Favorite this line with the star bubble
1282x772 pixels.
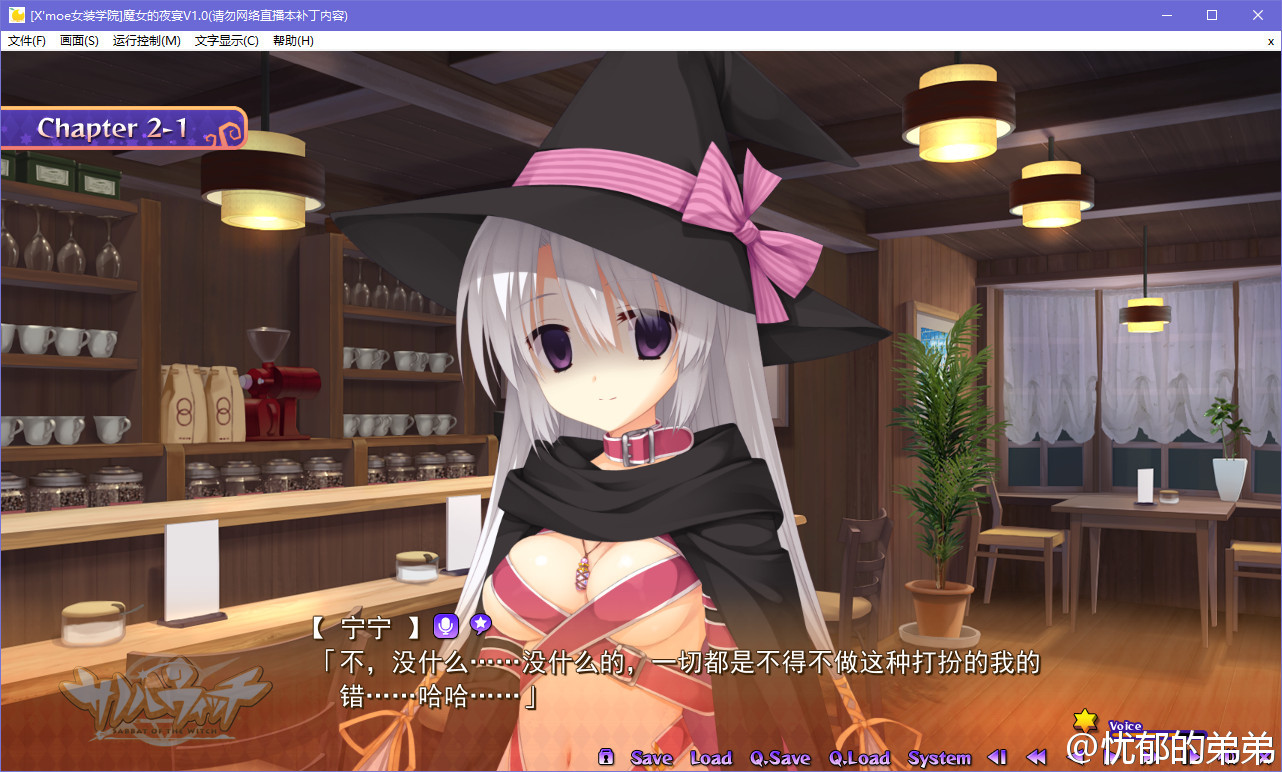coord(481,625)
